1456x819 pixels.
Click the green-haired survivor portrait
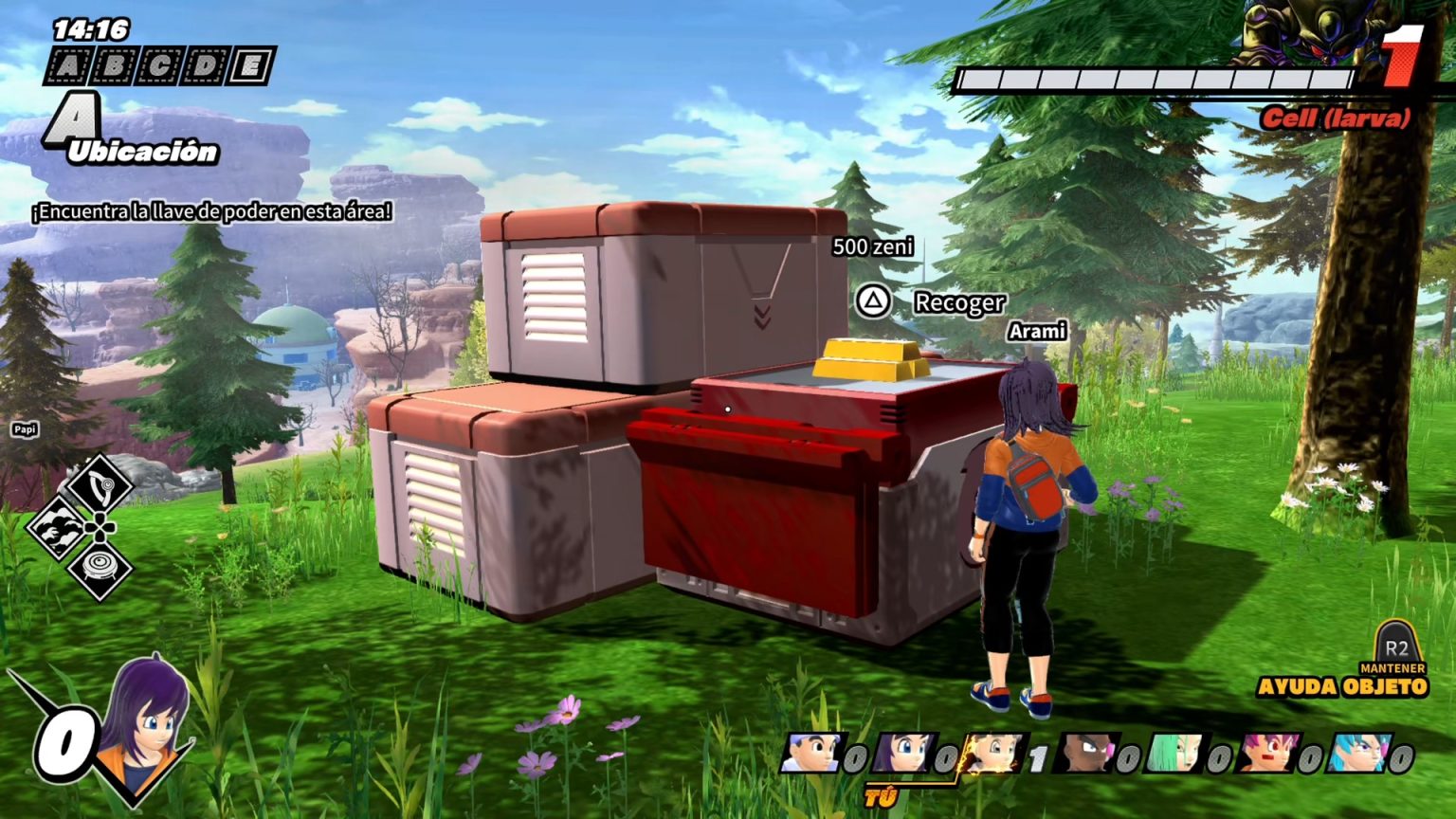(x=1175, y=751)
